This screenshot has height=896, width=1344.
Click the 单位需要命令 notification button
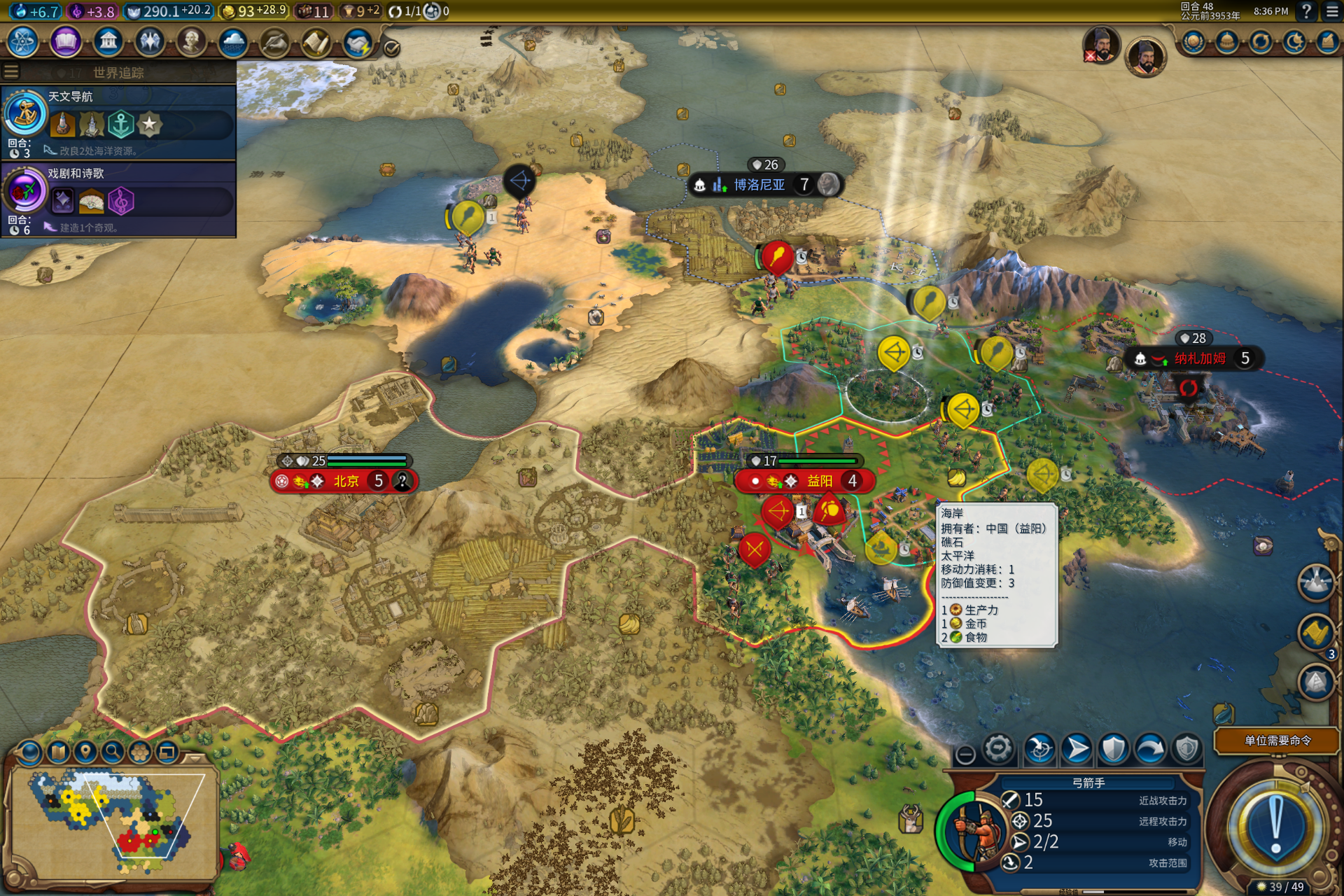[x=1277, y=741]
